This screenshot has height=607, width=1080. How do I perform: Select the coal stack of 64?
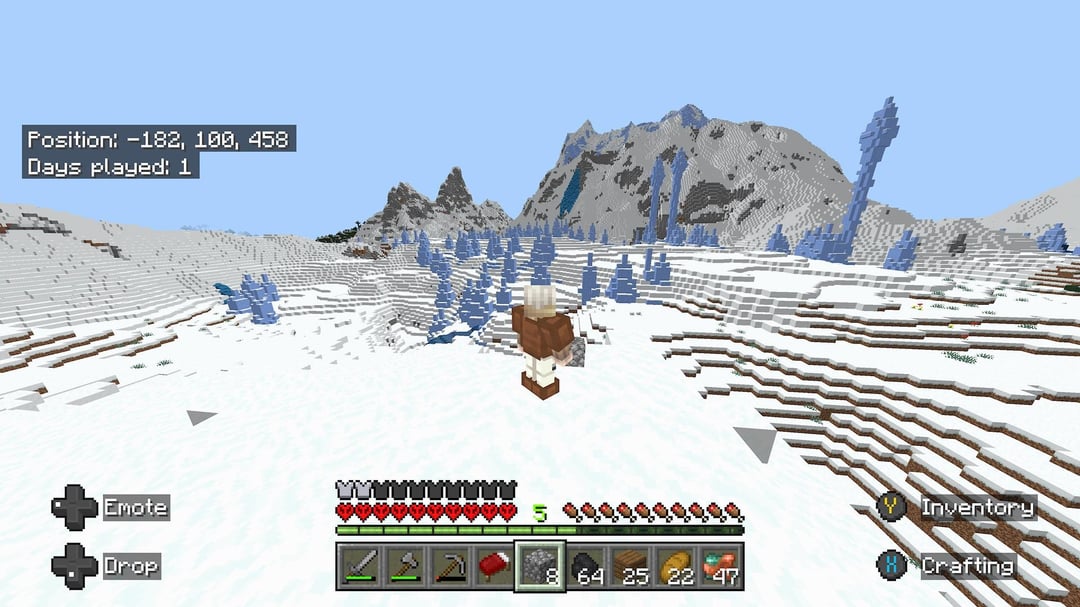click(x=585, y=567)
